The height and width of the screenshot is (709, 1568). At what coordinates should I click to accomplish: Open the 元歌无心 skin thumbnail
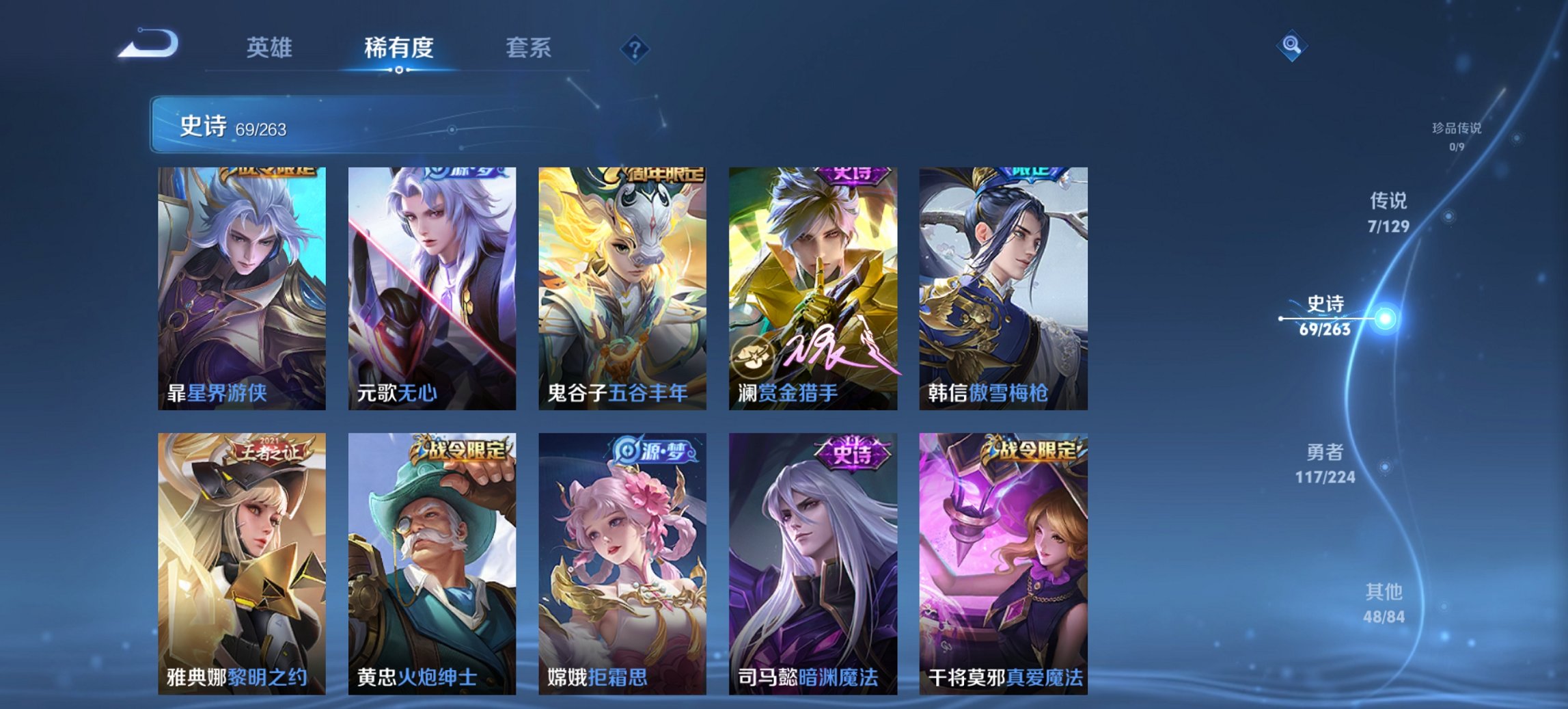(430, 287)
